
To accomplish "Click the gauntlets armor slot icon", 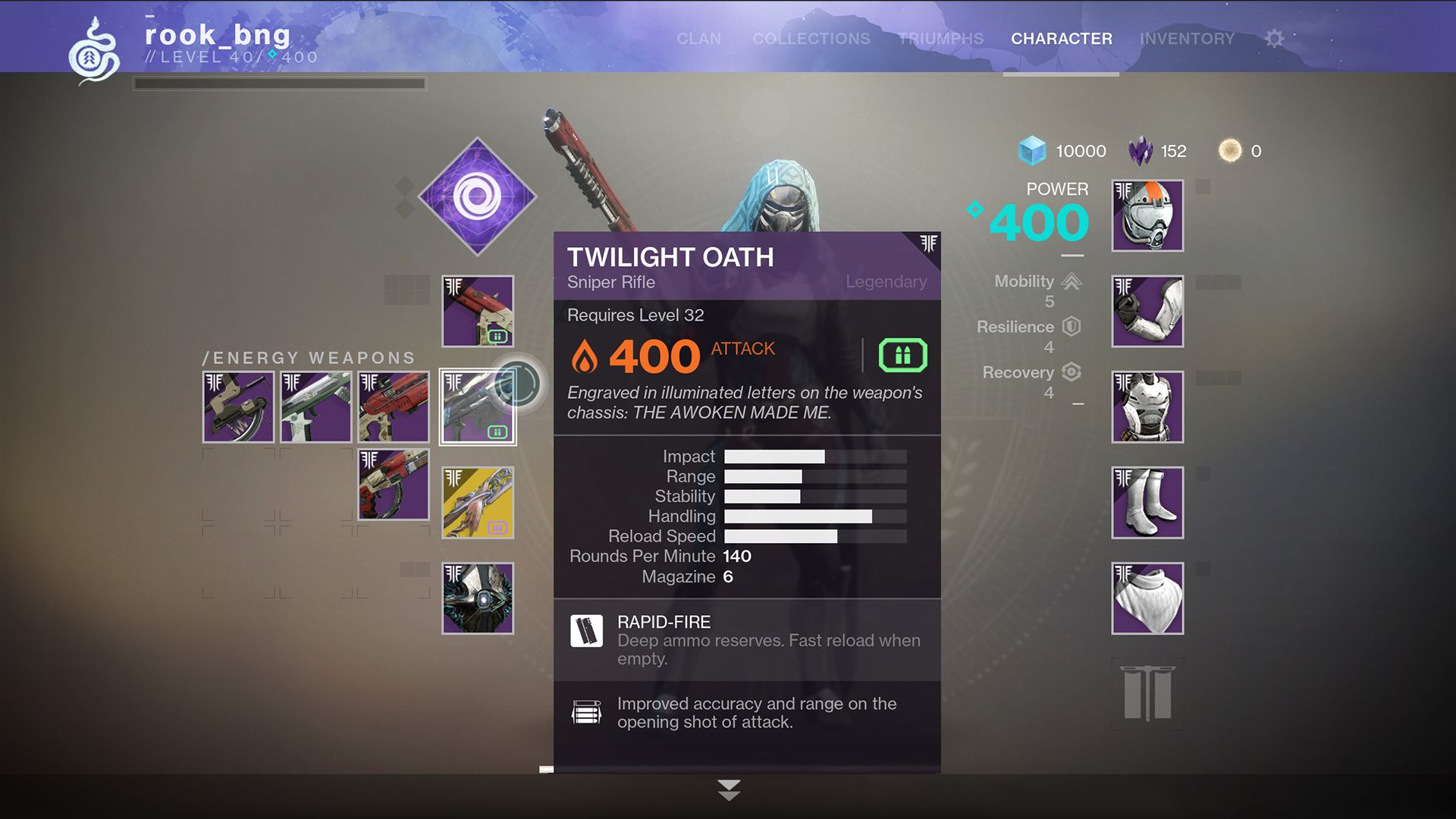I will (1147, 312).
